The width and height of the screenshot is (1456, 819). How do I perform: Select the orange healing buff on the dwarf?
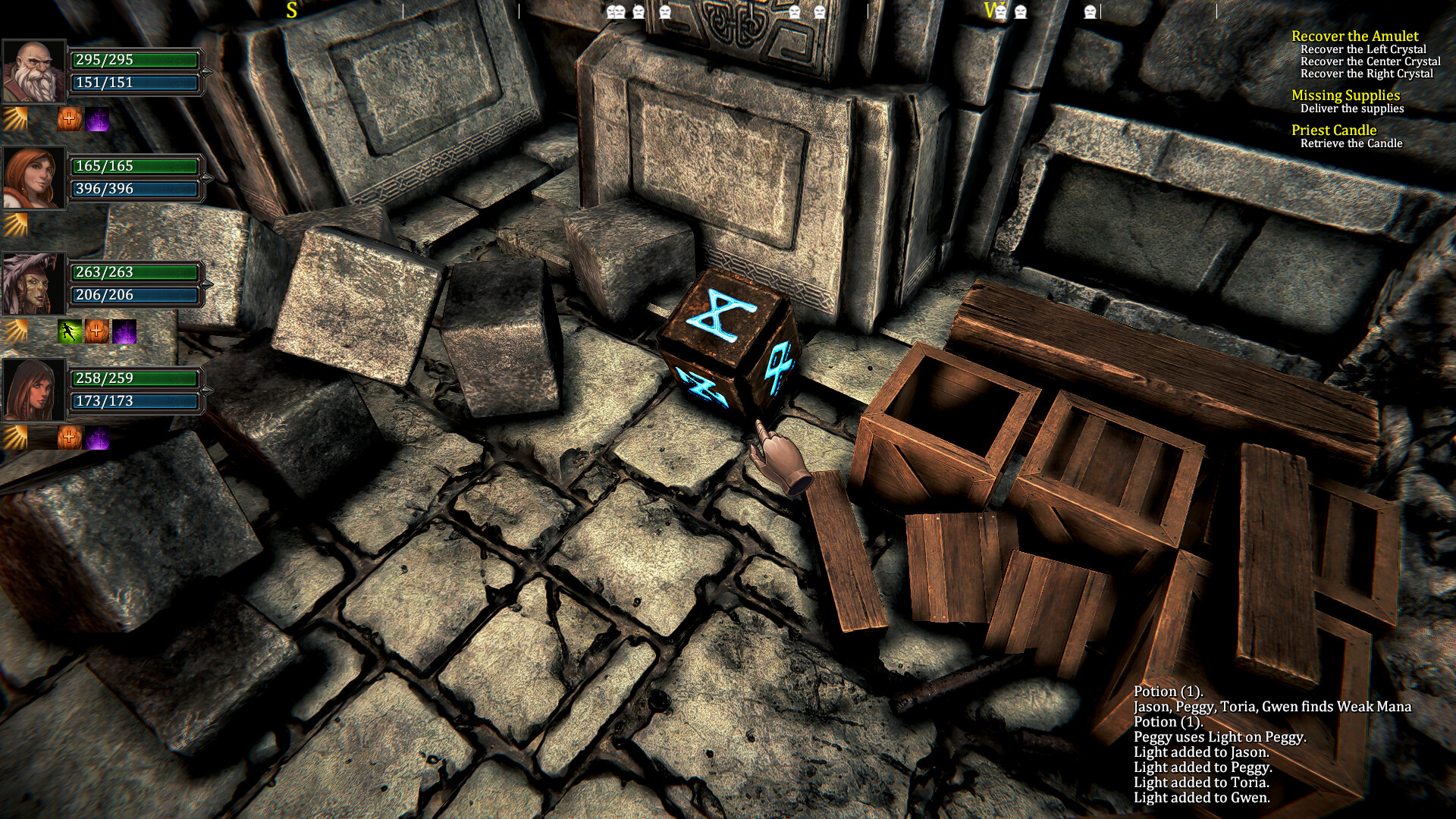68,118
